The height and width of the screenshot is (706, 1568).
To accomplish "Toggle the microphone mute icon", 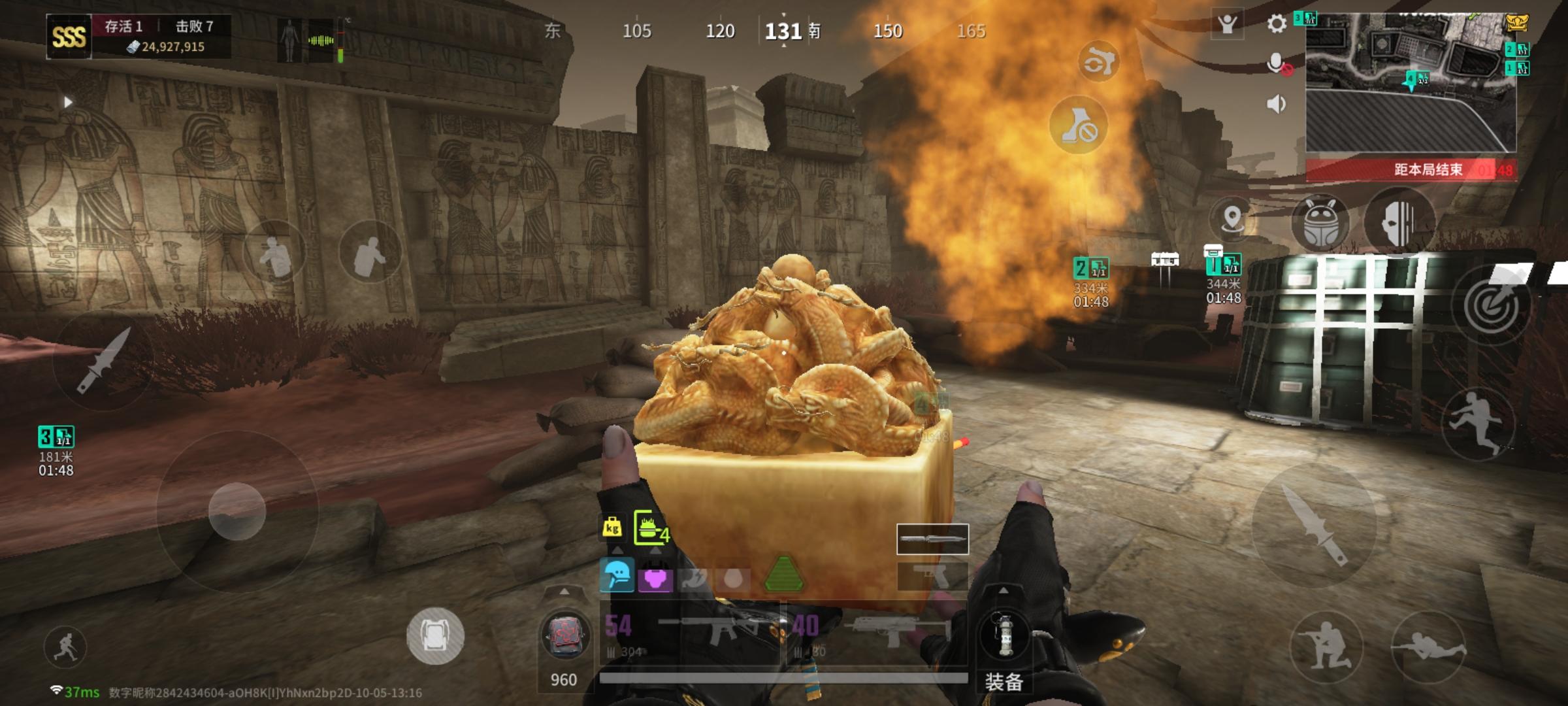I will [x=1277, y=64].
